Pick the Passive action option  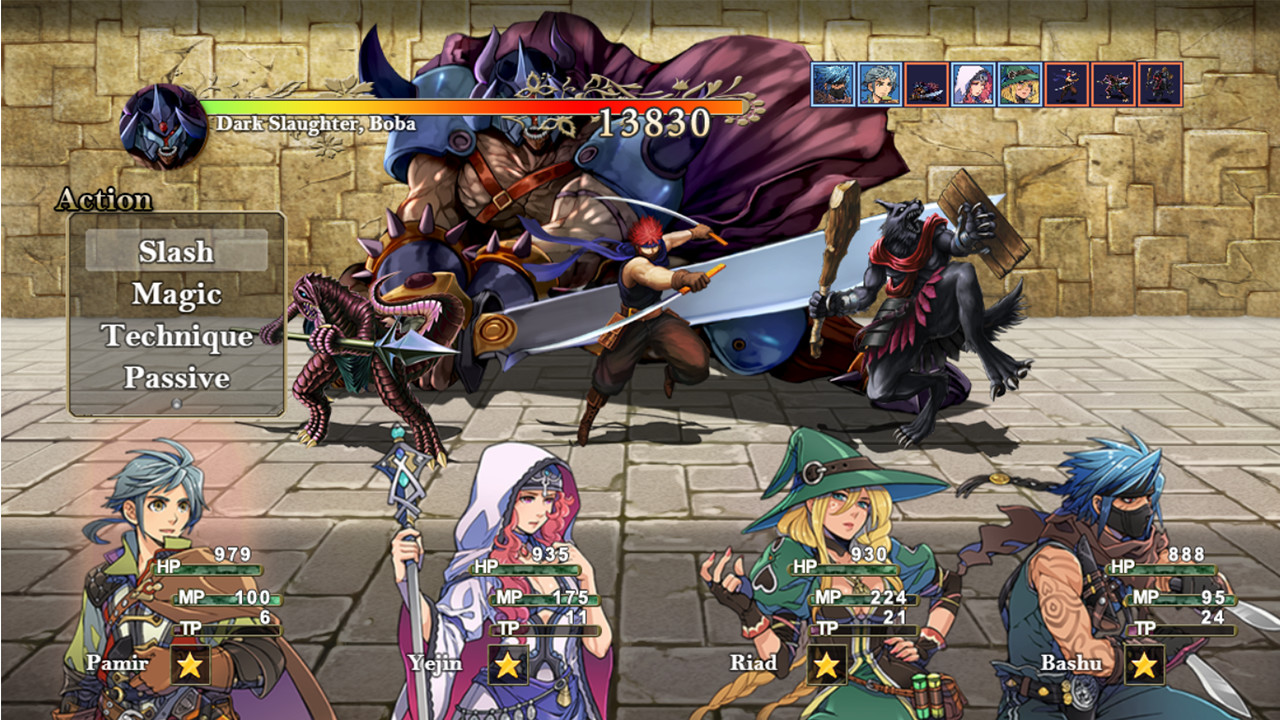click(176, 378)
